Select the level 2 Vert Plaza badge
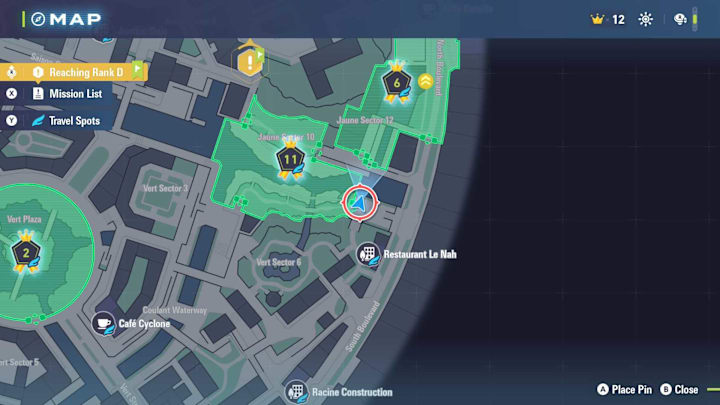The height and width of the screenshot is (405, 720). pos(25,252)
